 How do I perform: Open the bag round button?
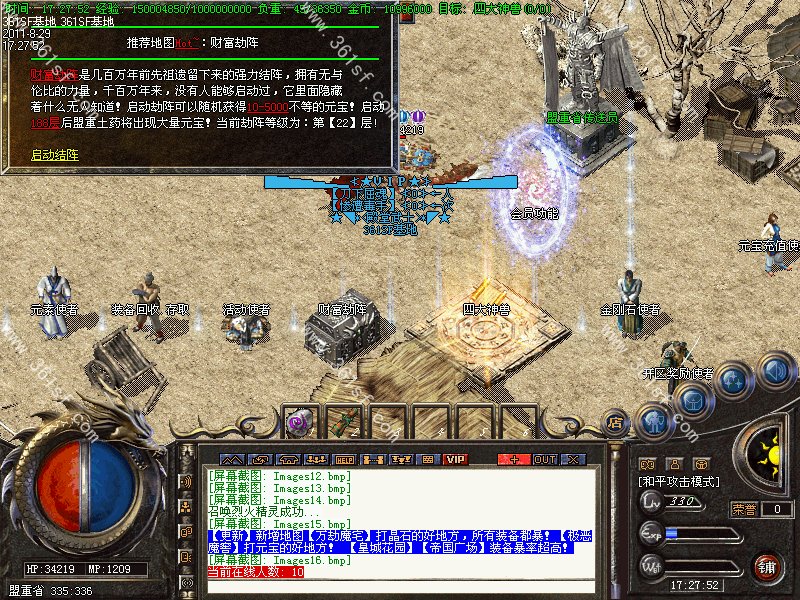(692, 401)
